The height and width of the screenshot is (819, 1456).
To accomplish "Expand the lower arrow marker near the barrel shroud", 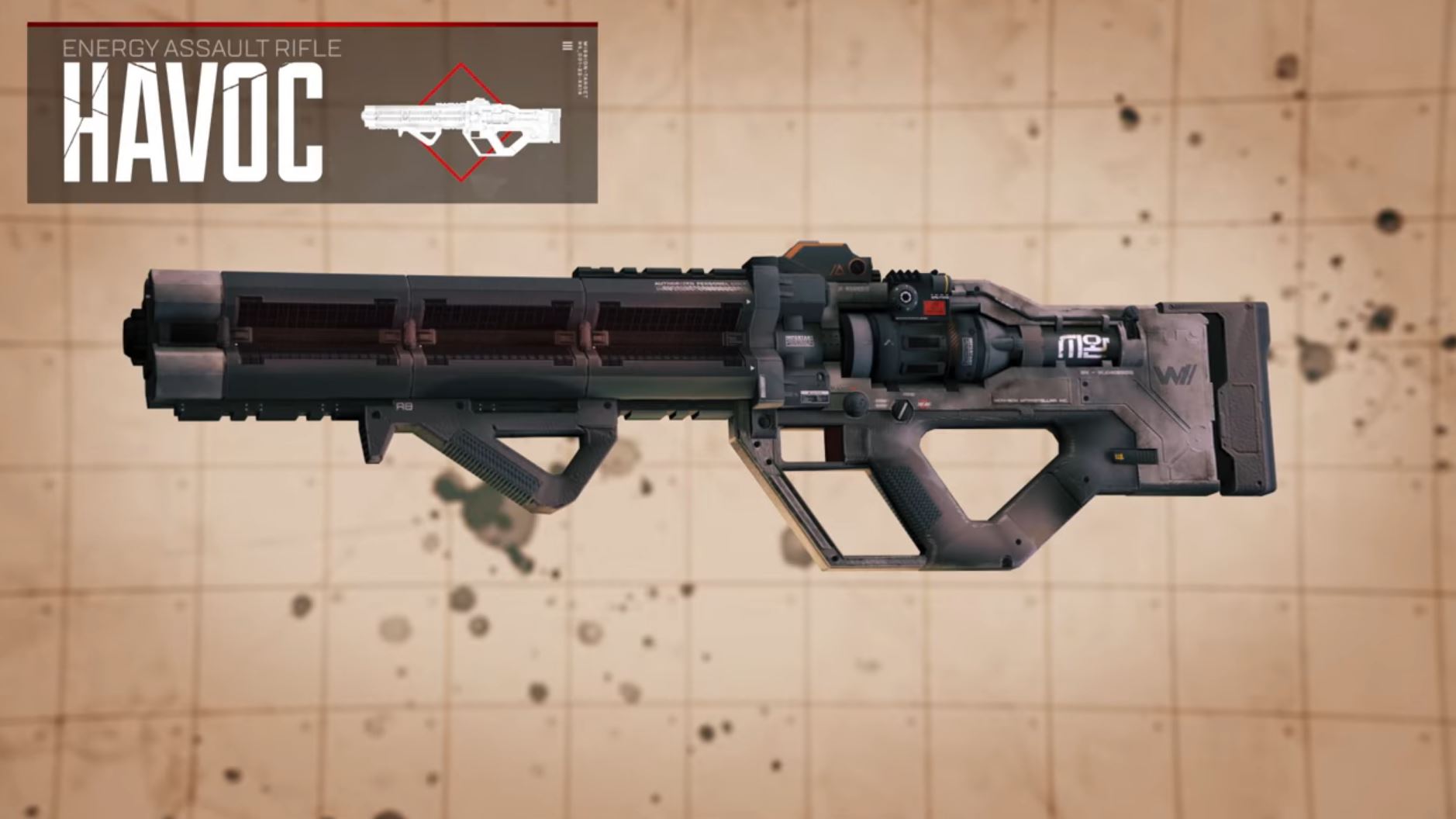I will pos(753,367).
